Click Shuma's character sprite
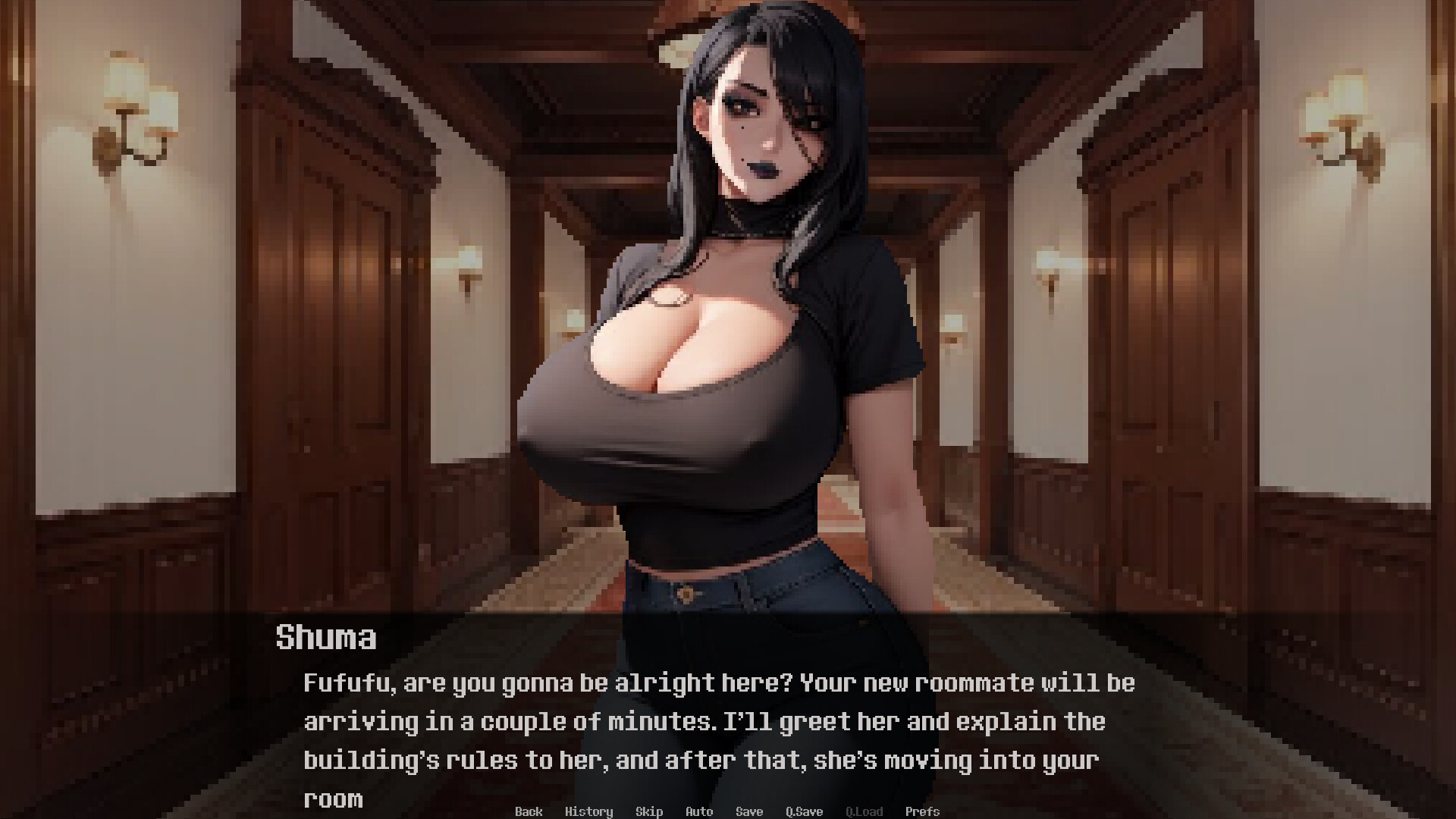Screen dimensions: 1456x819 [720, 341]
